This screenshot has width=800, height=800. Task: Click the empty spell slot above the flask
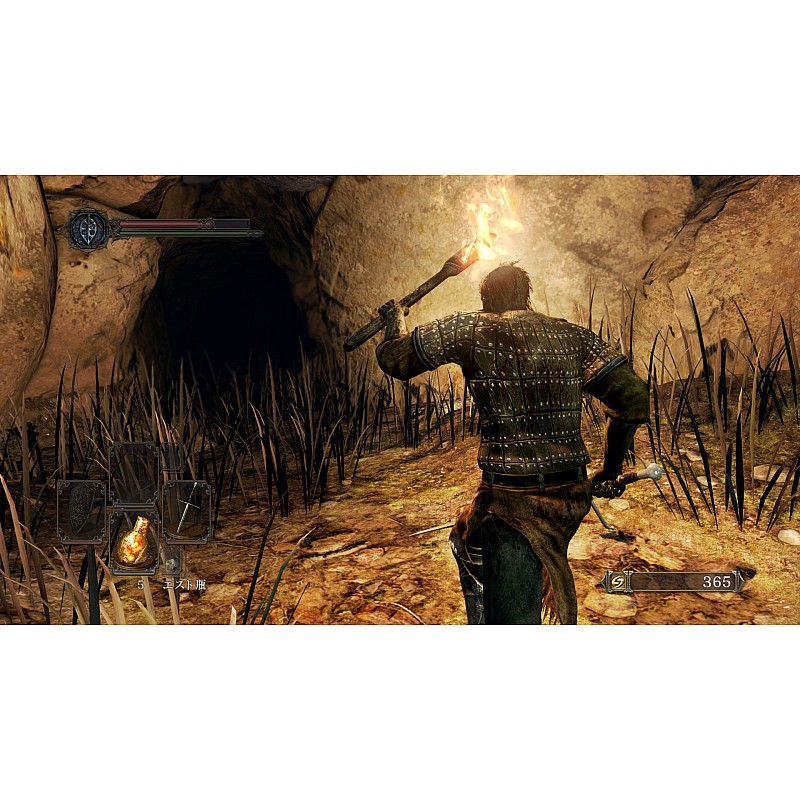[134, 473]
